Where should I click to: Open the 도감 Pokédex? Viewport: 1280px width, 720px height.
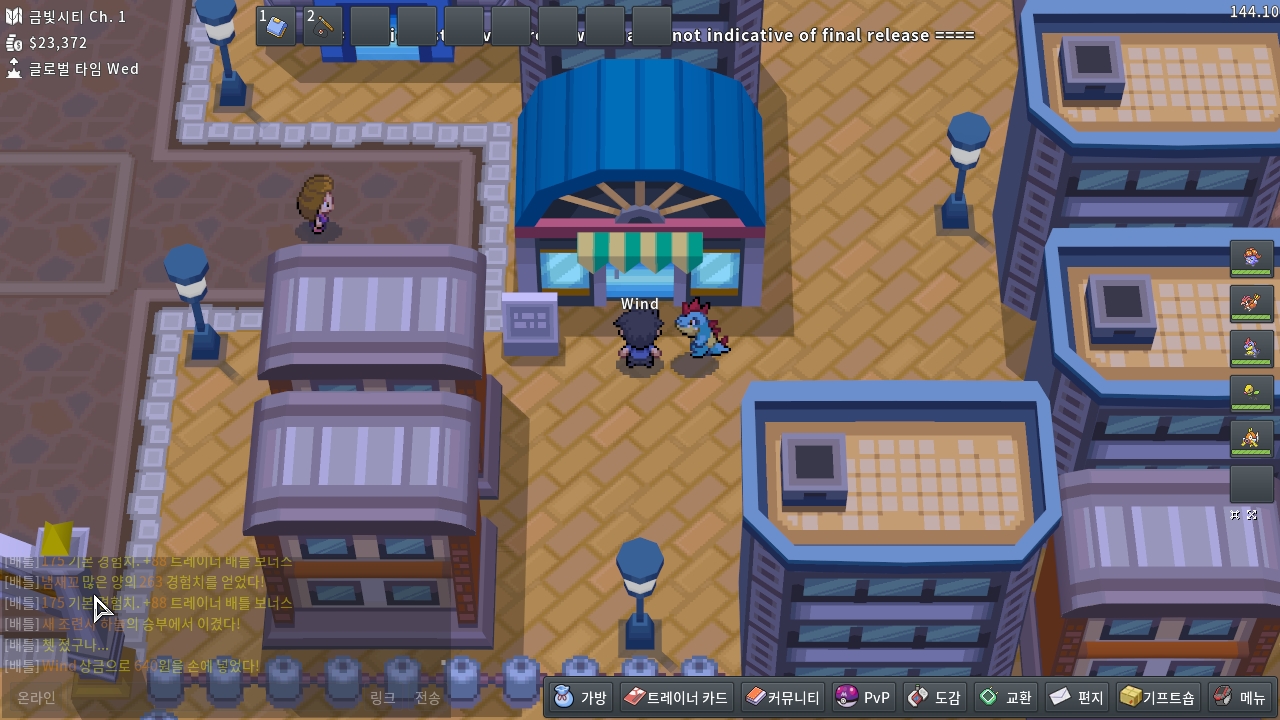(935, 697)
